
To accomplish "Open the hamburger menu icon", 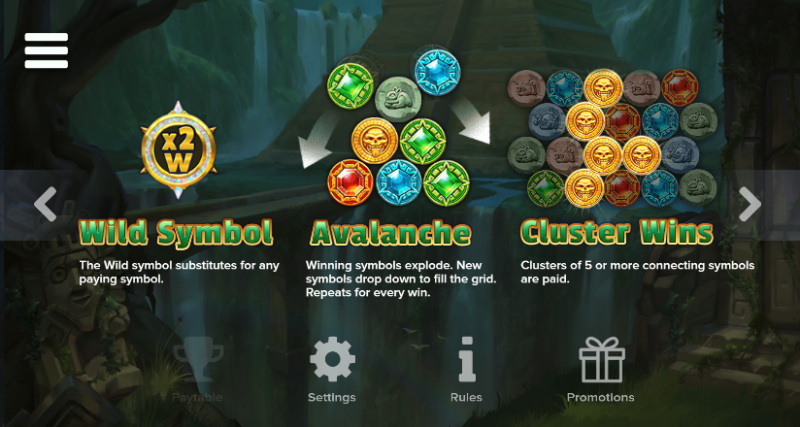I will pos(46,50).
